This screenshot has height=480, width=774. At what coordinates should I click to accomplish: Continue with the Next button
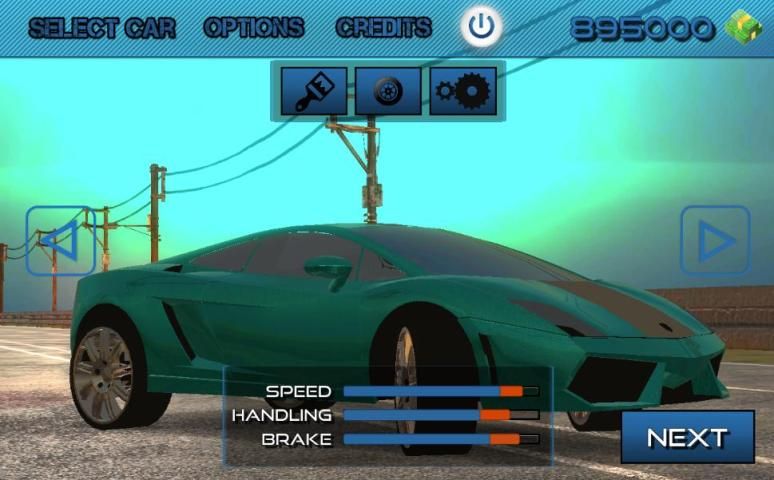point(687,437)
